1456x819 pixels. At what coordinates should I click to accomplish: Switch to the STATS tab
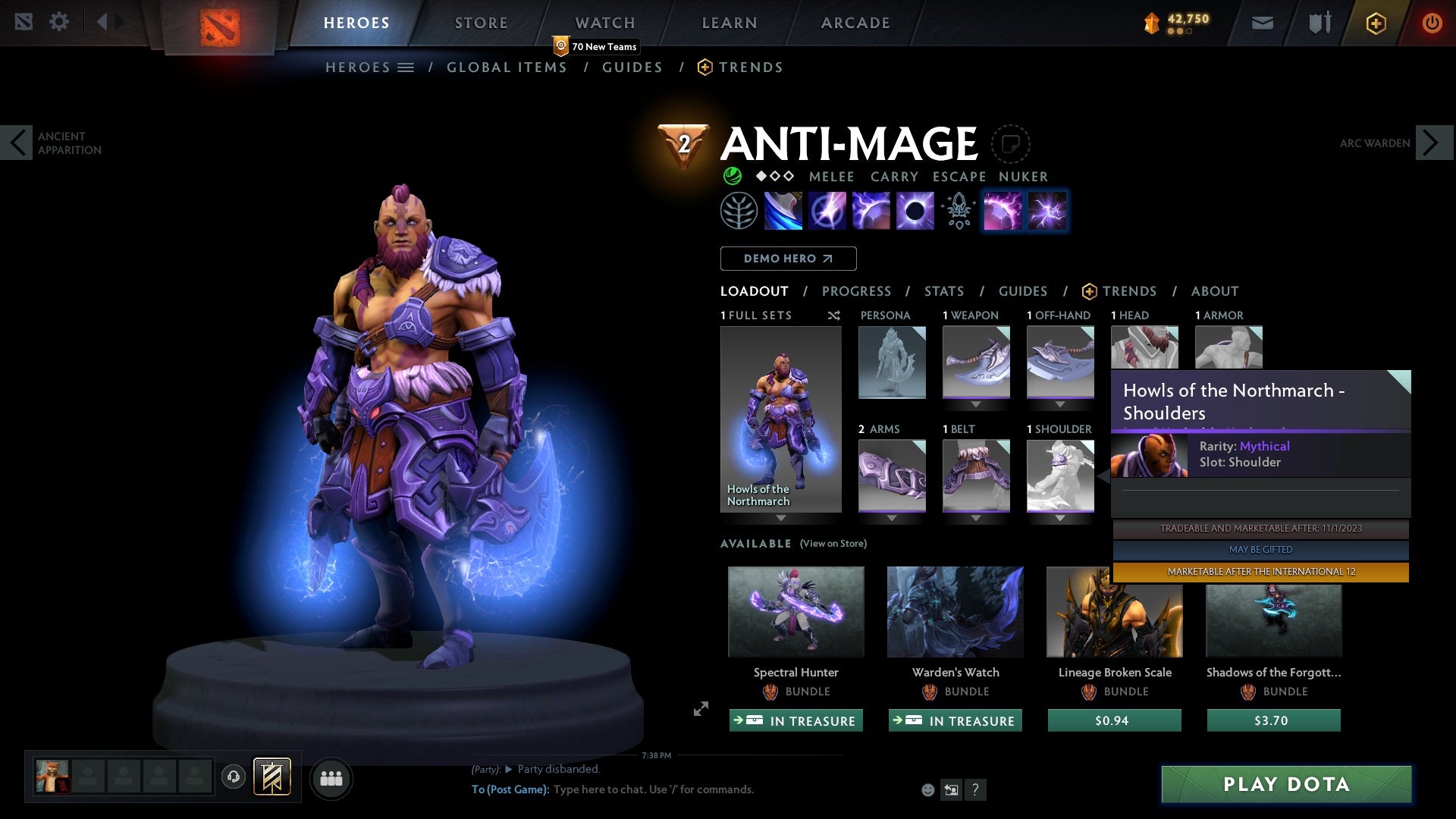(x=943, y=291)
